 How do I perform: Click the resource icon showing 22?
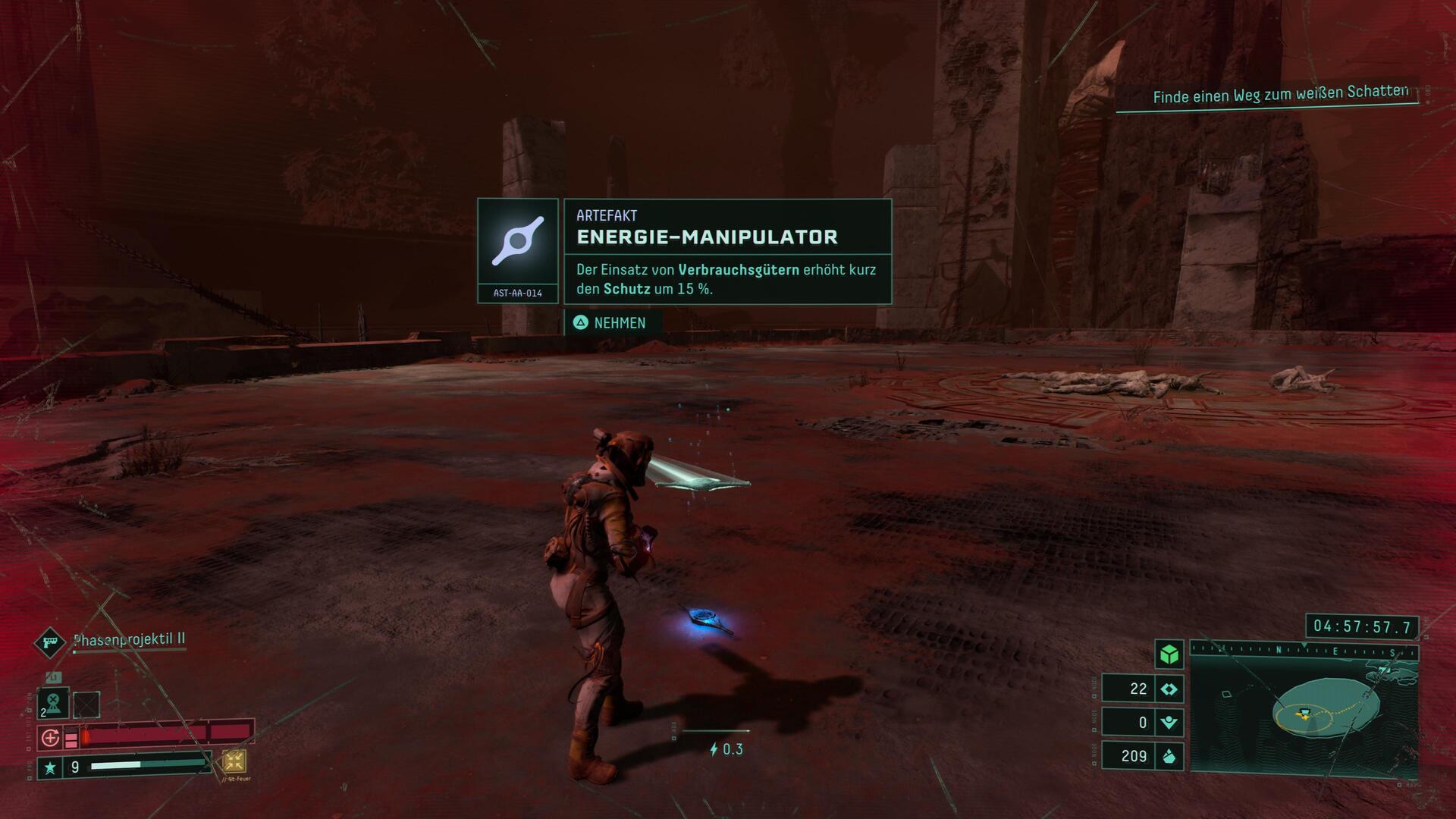[x=1169, y=689]
